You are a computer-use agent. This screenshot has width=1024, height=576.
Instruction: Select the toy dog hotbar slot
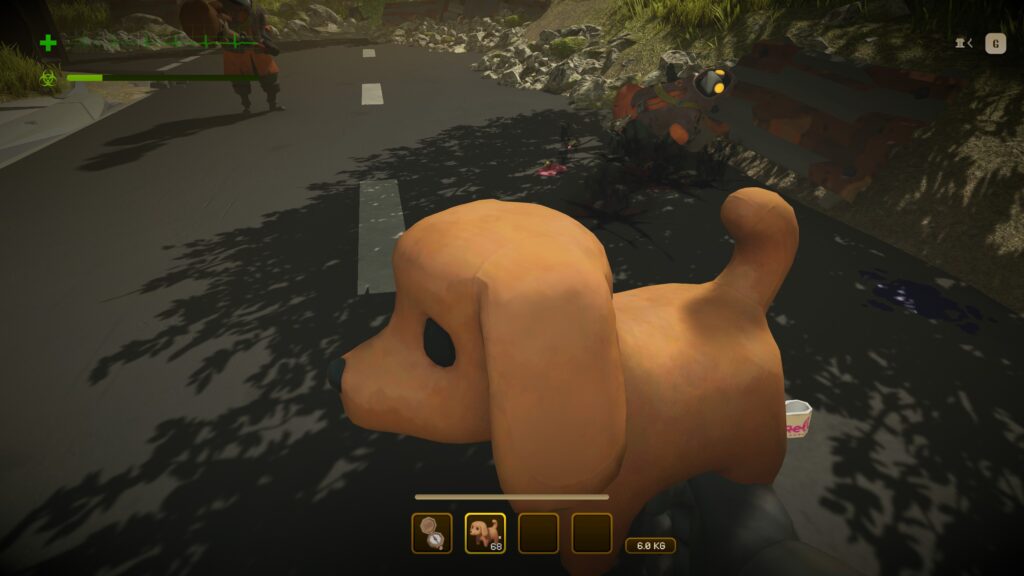coord(485,533)
